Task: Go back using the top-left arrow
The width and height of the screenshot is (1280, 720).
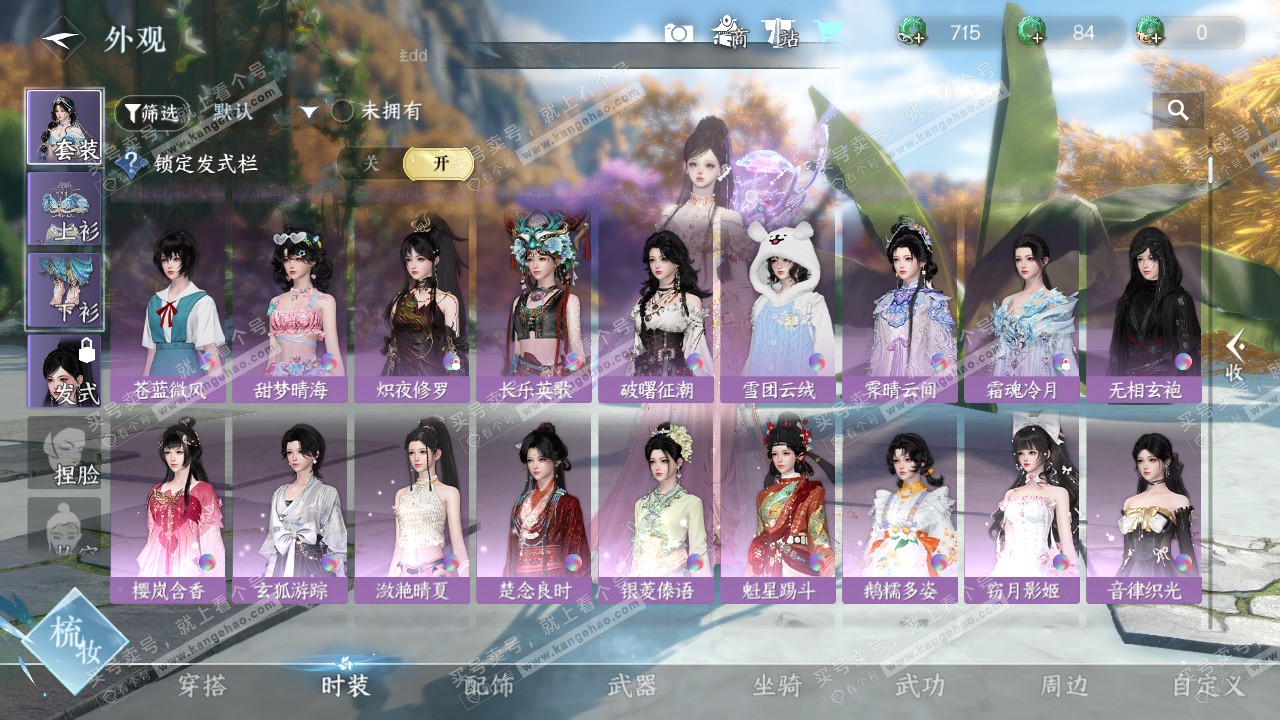Action: coord(63,39)
